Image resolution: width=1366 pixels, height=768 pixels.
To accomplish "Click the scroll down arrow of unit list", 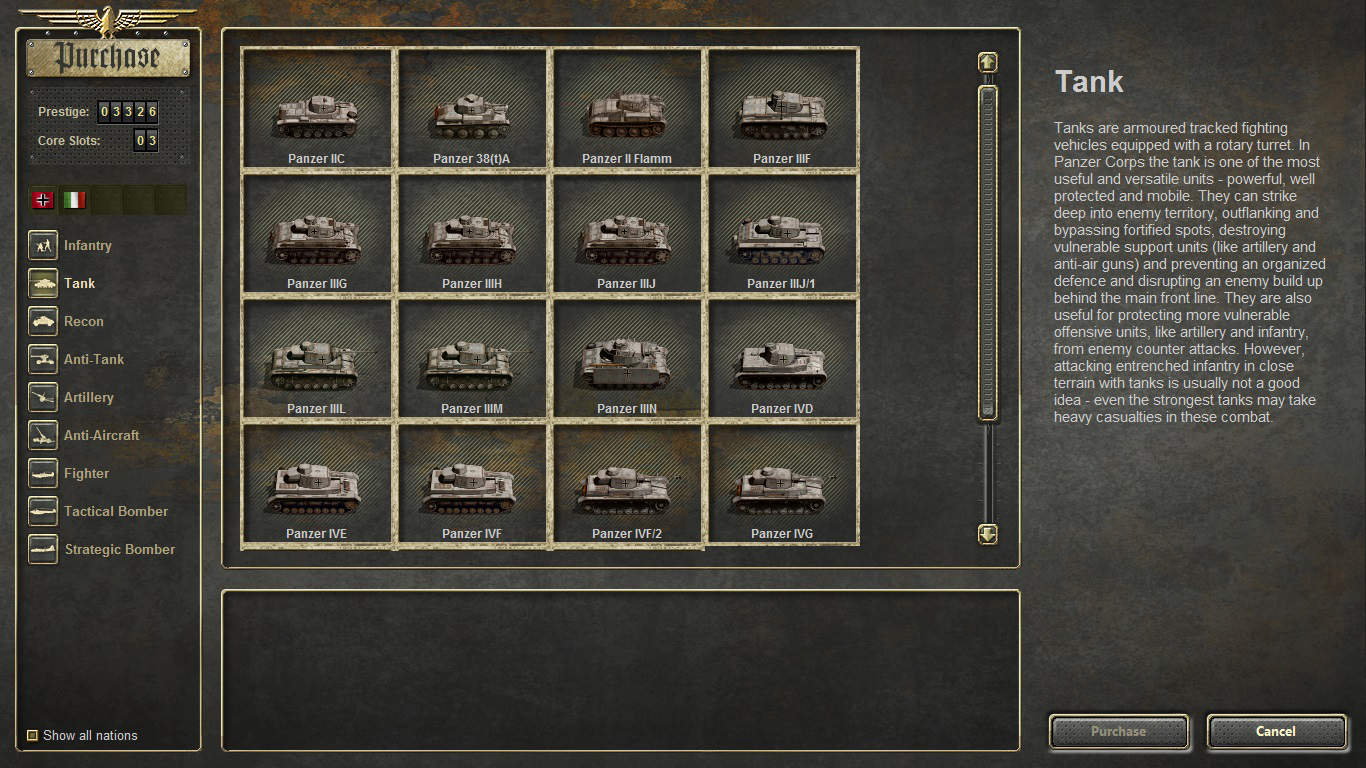I will 987,534.
